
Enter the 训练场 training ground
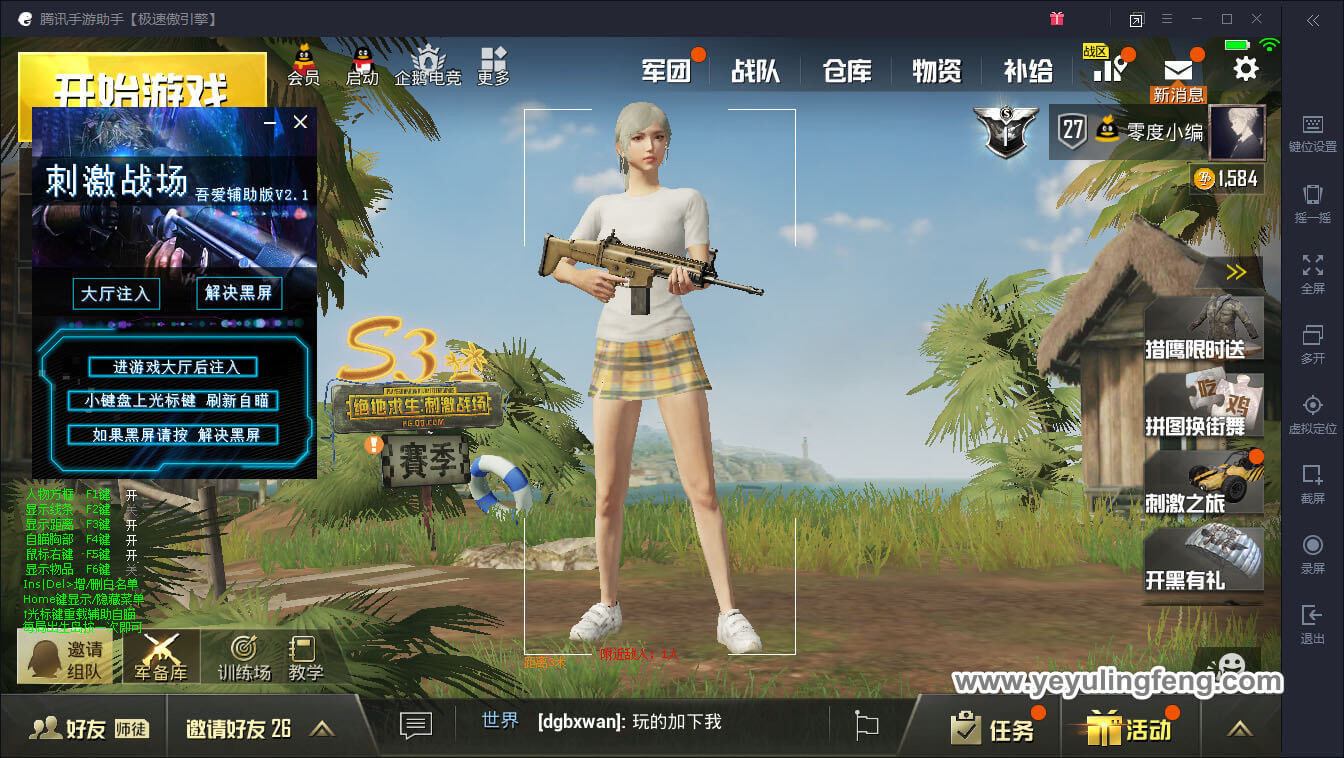tap(244, 657)
